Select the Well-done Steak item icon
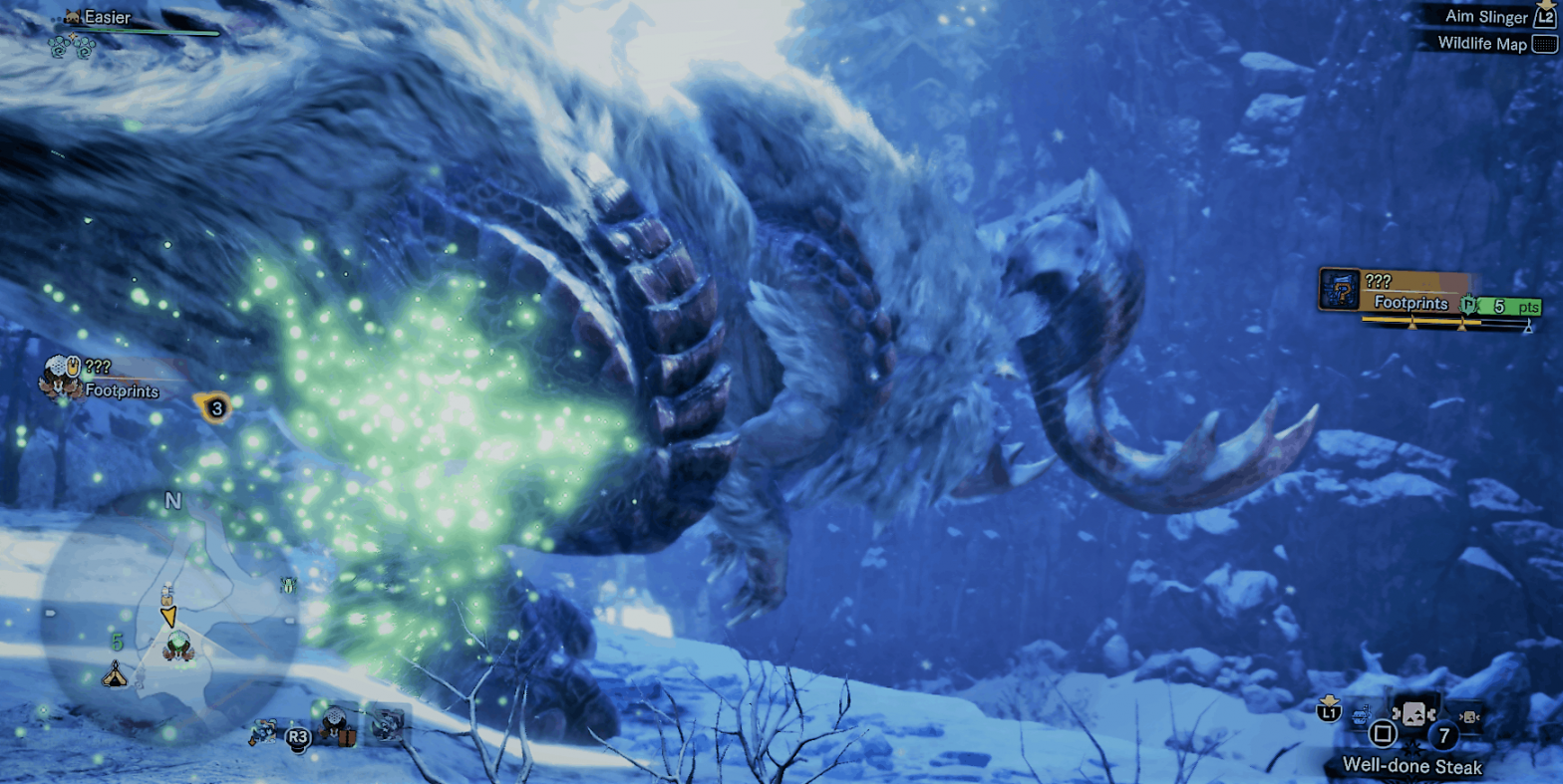The image size is (1563, 784). click(1414, 714)
